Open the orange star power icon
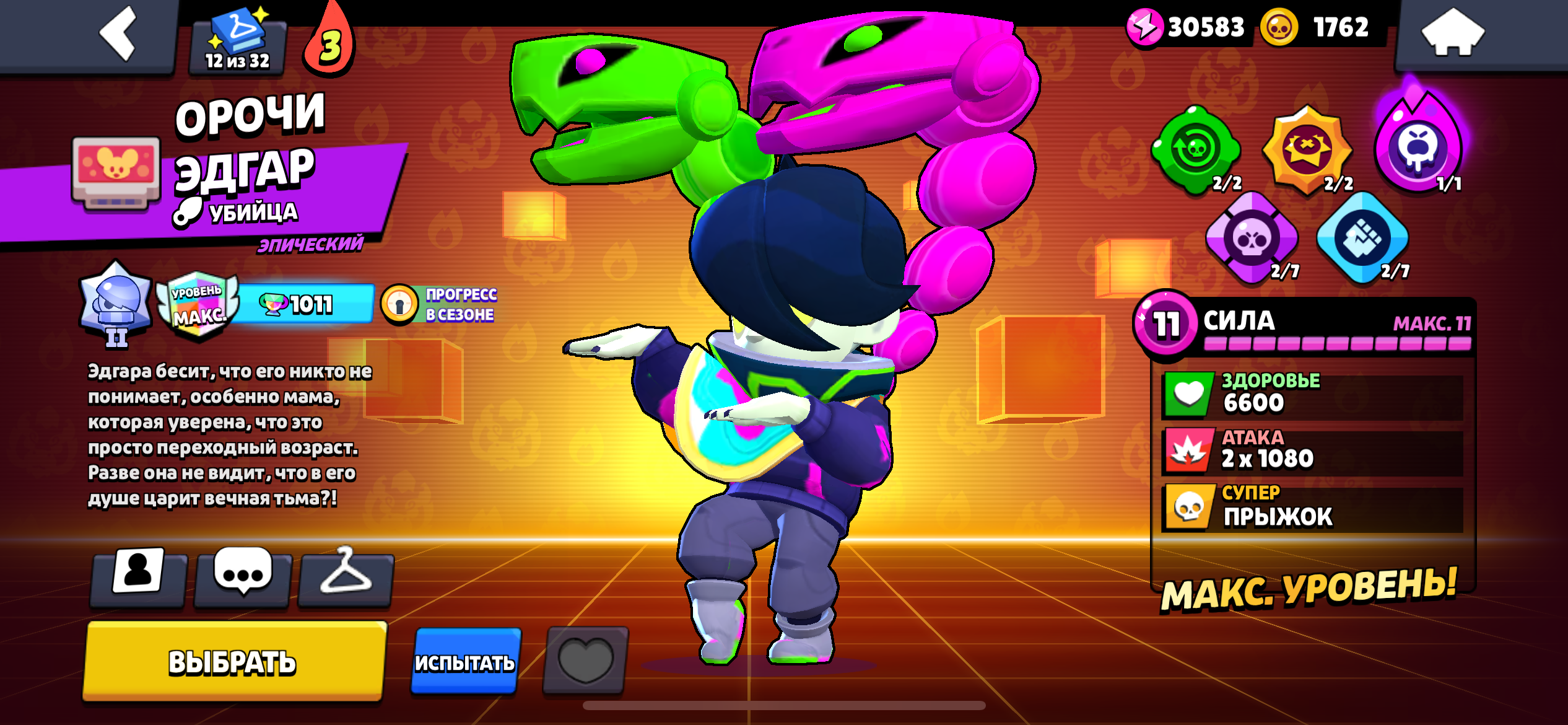 point(1307,149)
